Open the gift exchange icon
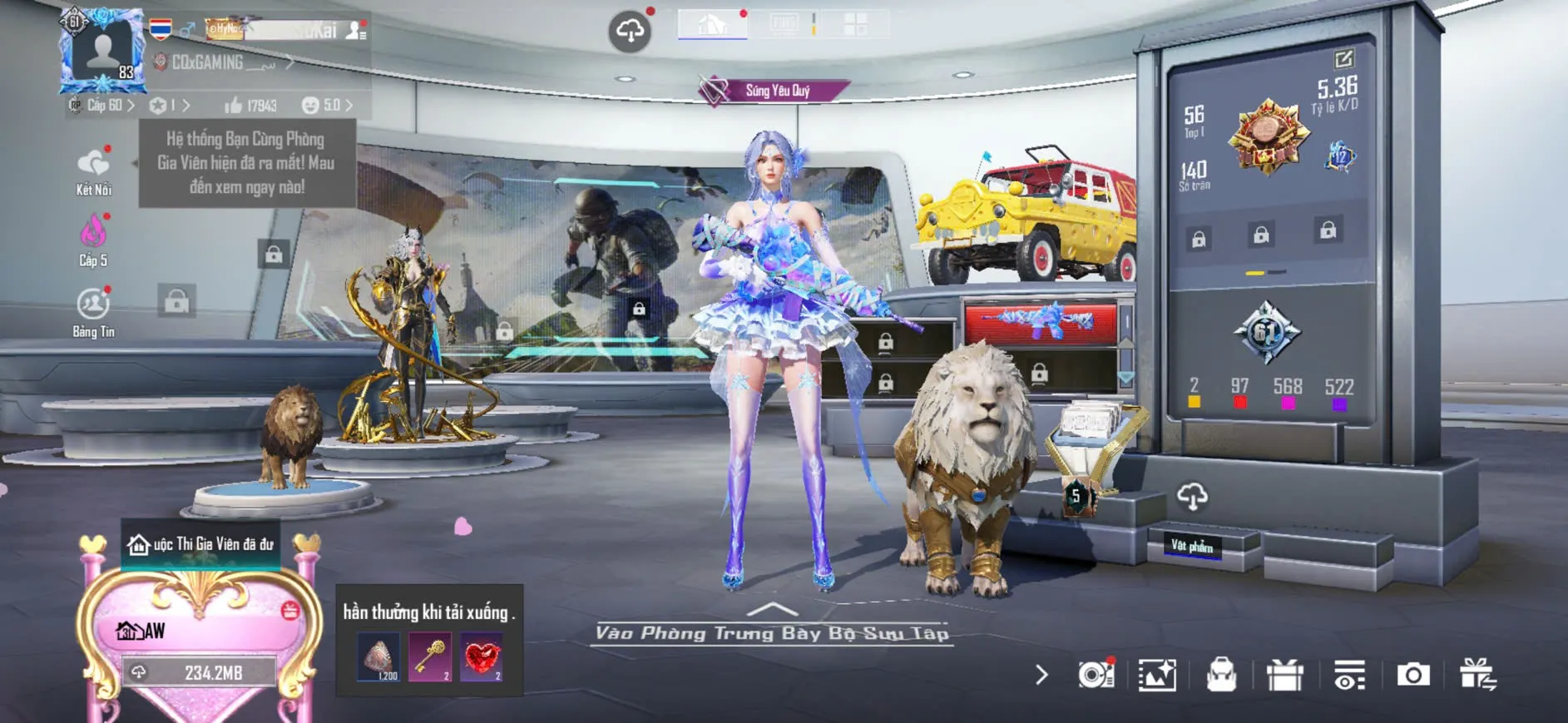This screenshot has width=1568, height=723. tap(1477, 675)
